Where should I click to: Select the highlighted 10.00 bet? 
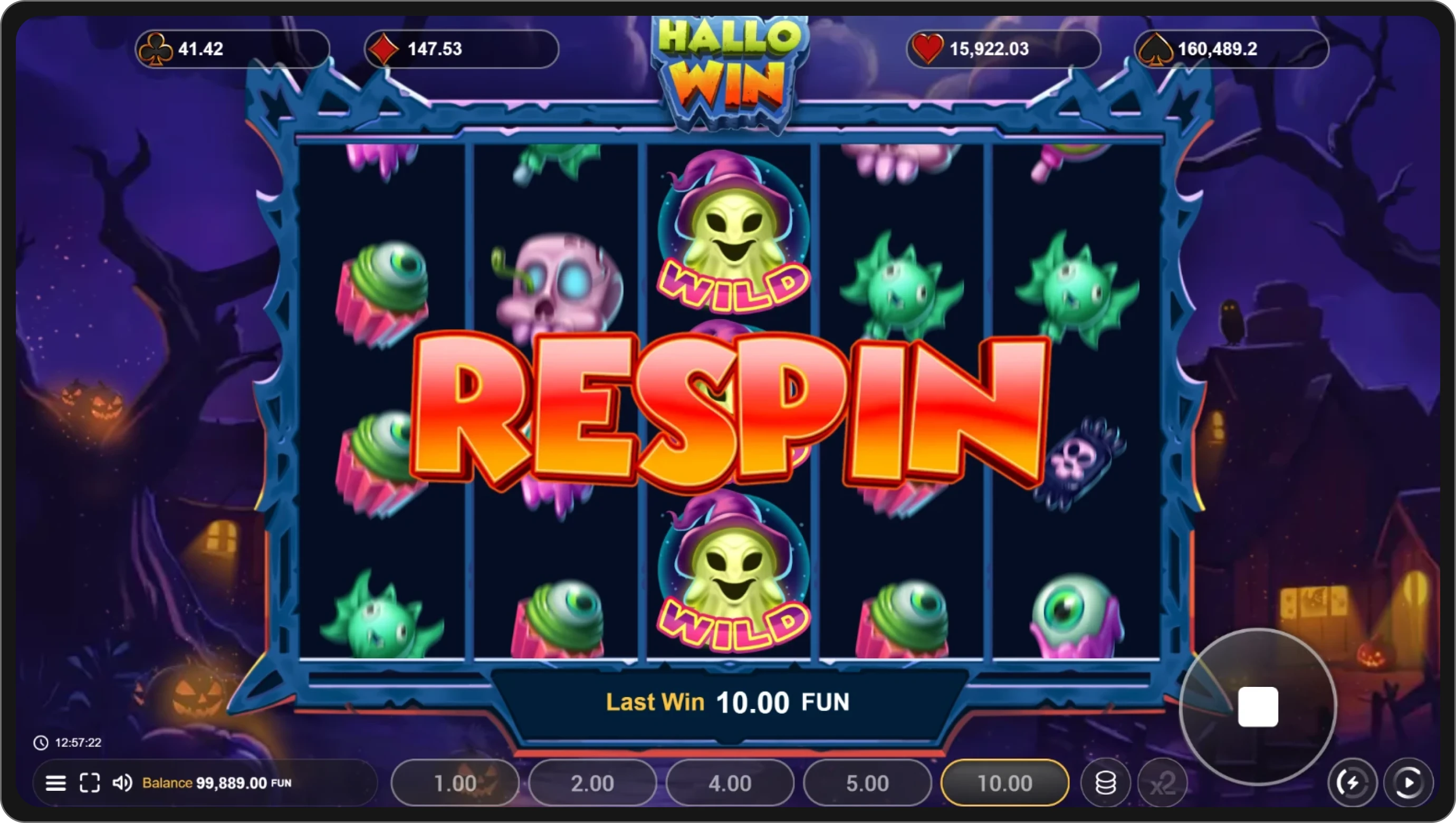point(1004,783)
